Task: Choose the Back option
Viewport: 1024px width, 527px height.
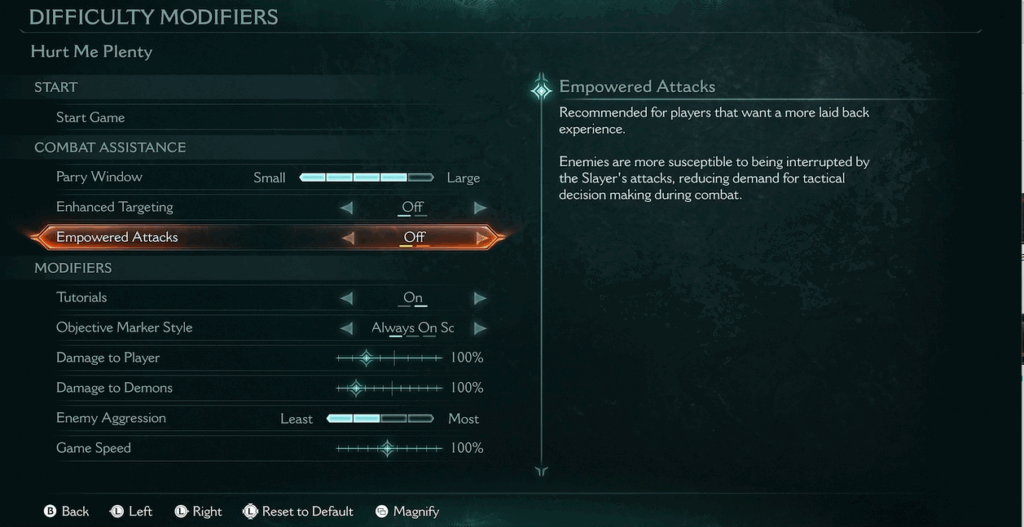Action: click(67, 512)
